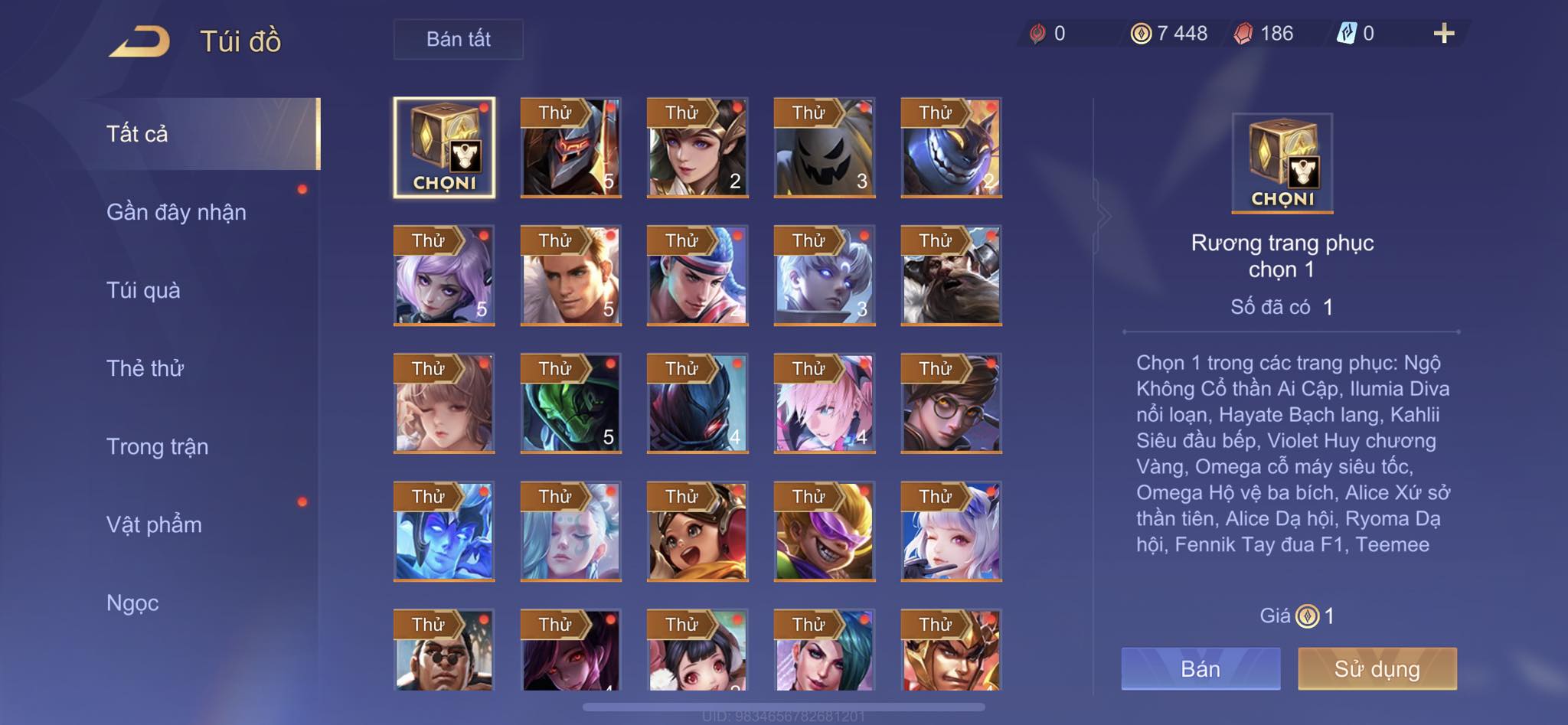Click the Bán tất button

458,39
